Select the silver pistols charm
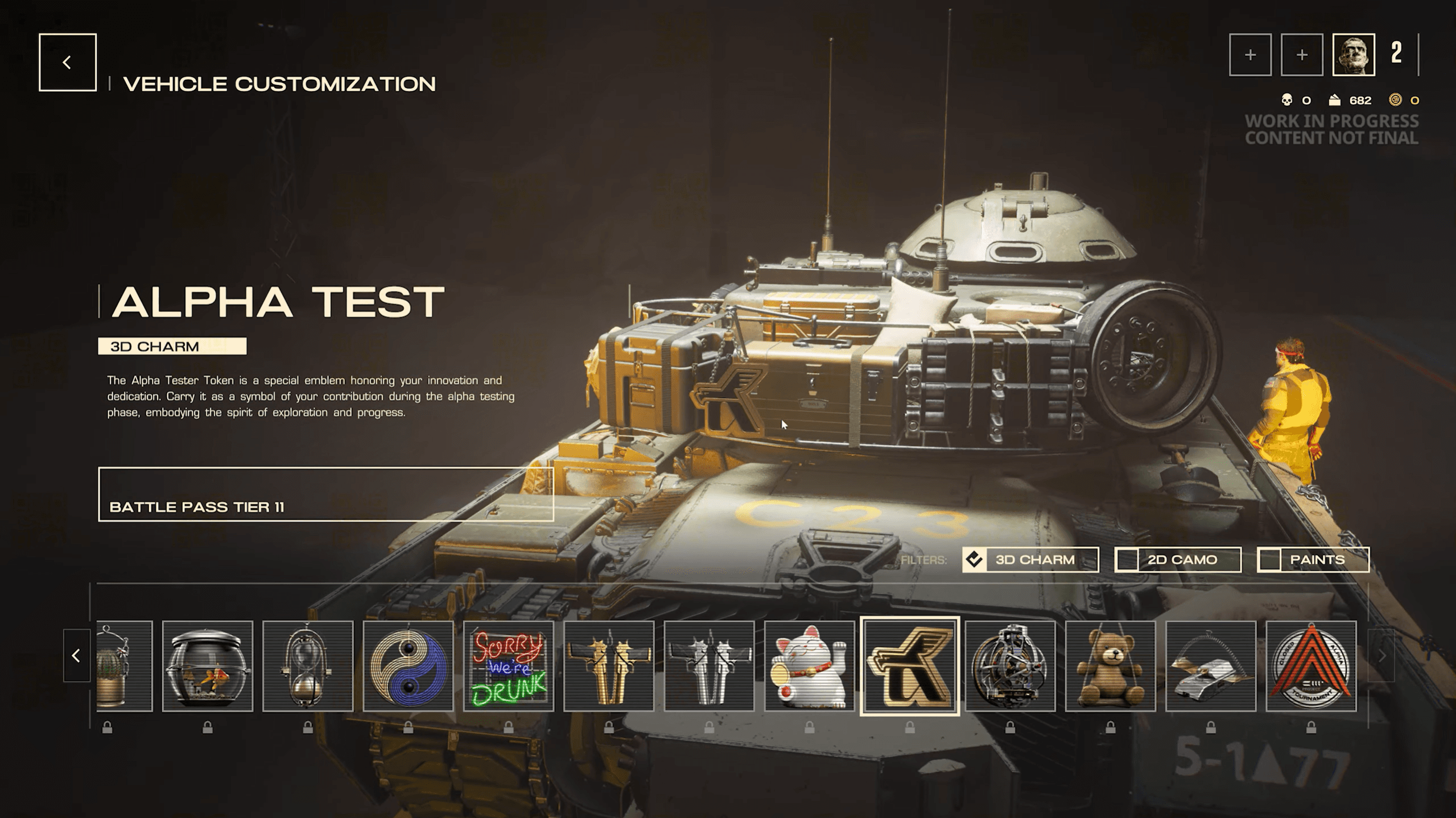Viewport: 1456px width, 818px height. click(709, 665)
